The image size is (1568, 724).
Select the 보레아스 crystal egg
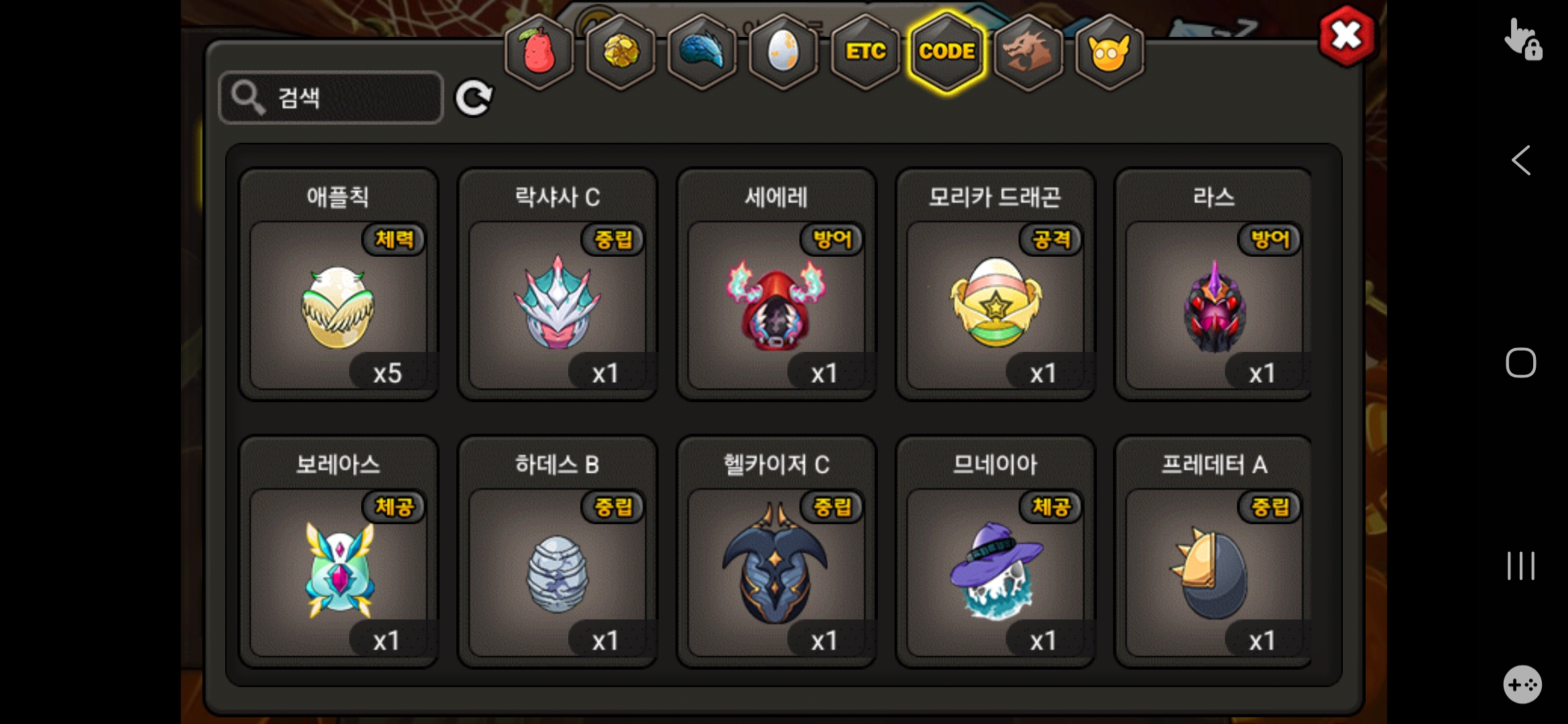[338, 572]
